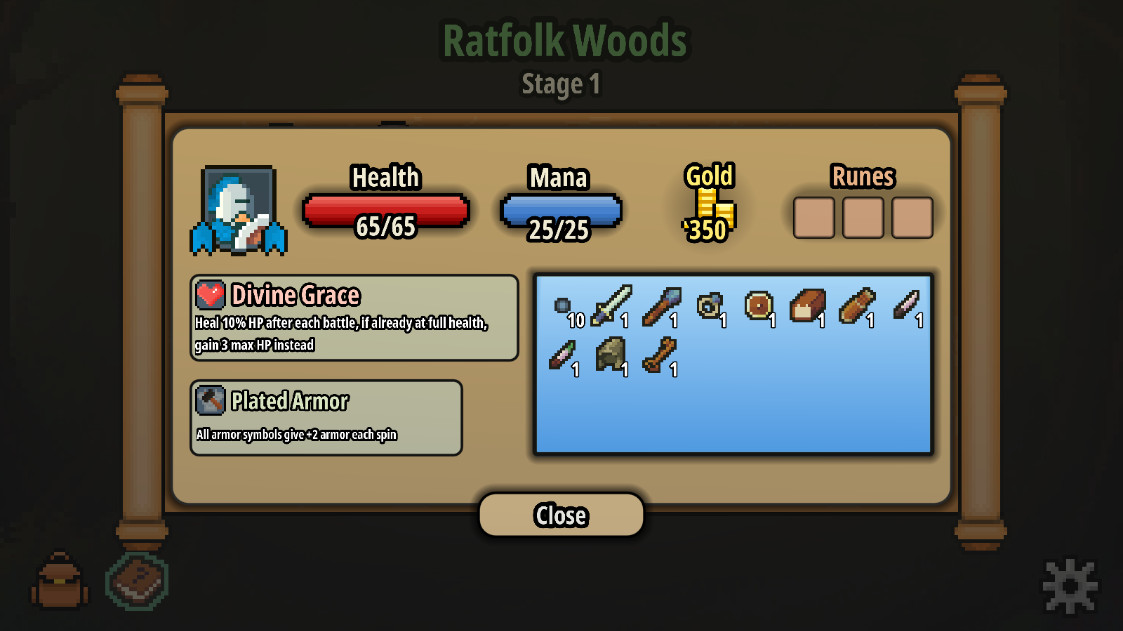
Task: Open the spellbook journal icon
Action: pyautogui.click(x=138, y=581)
